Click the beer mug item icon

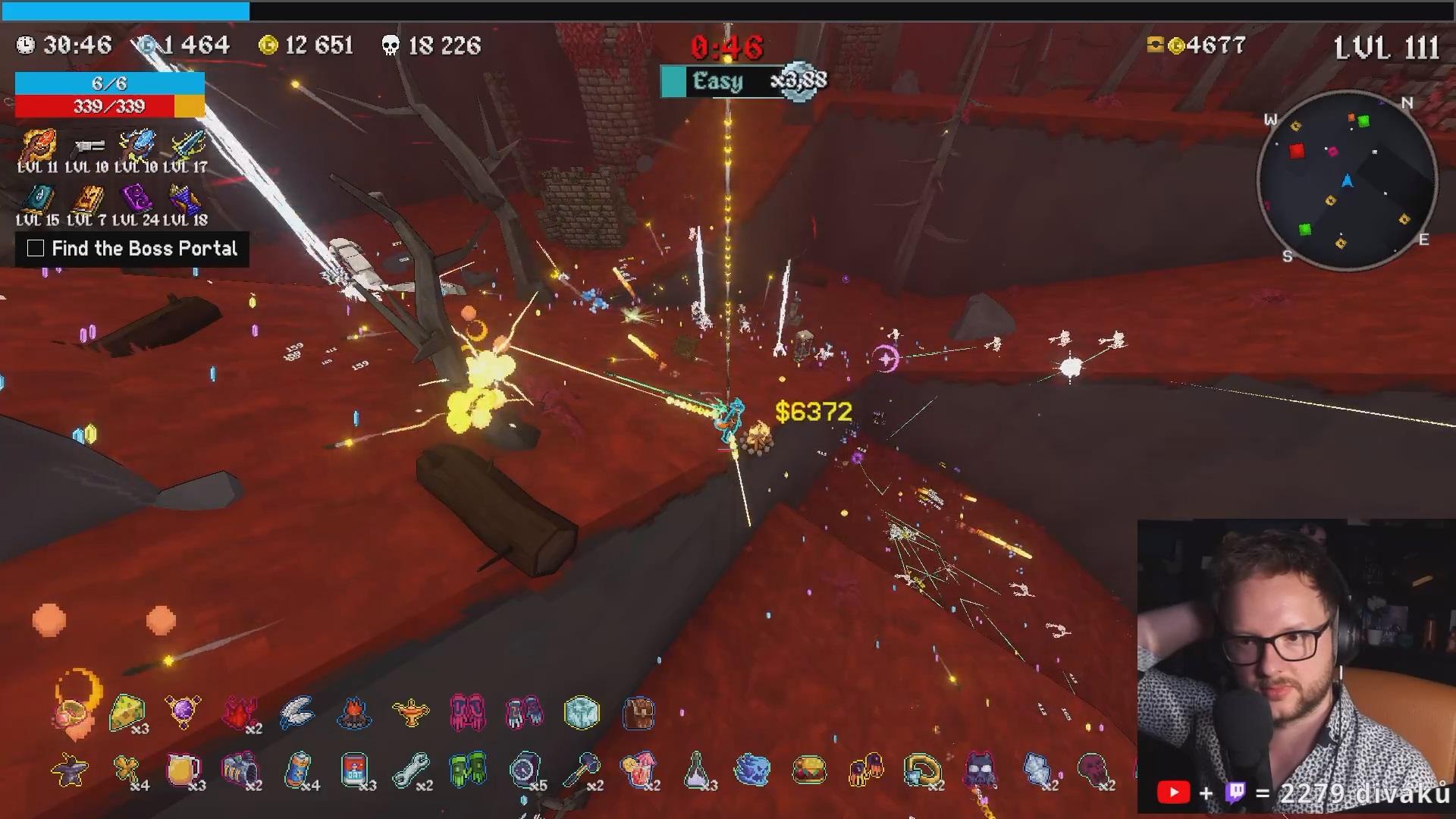pos(183,770)
